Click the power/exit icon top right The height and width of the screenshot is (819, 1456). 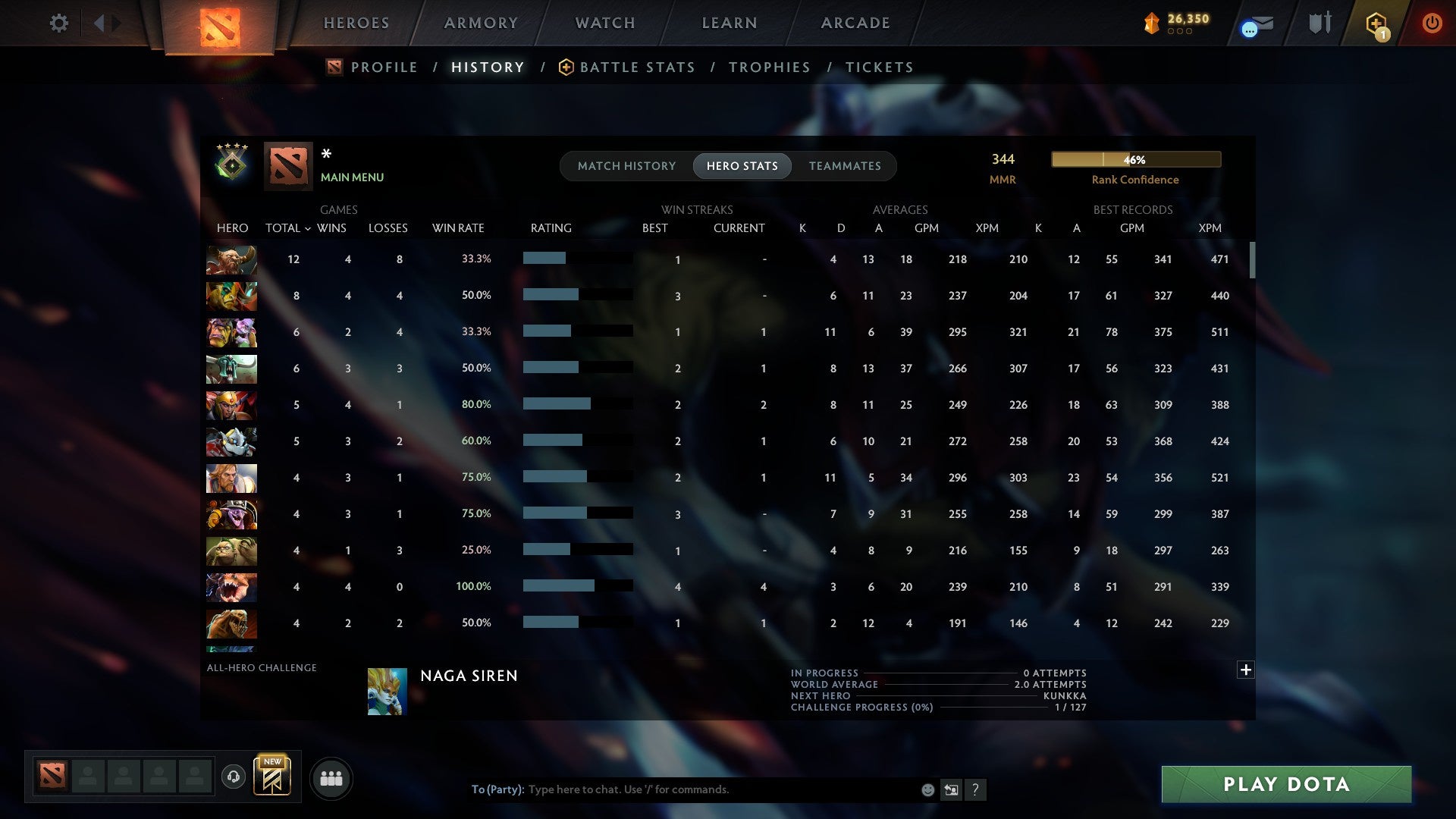(1432, 23)
